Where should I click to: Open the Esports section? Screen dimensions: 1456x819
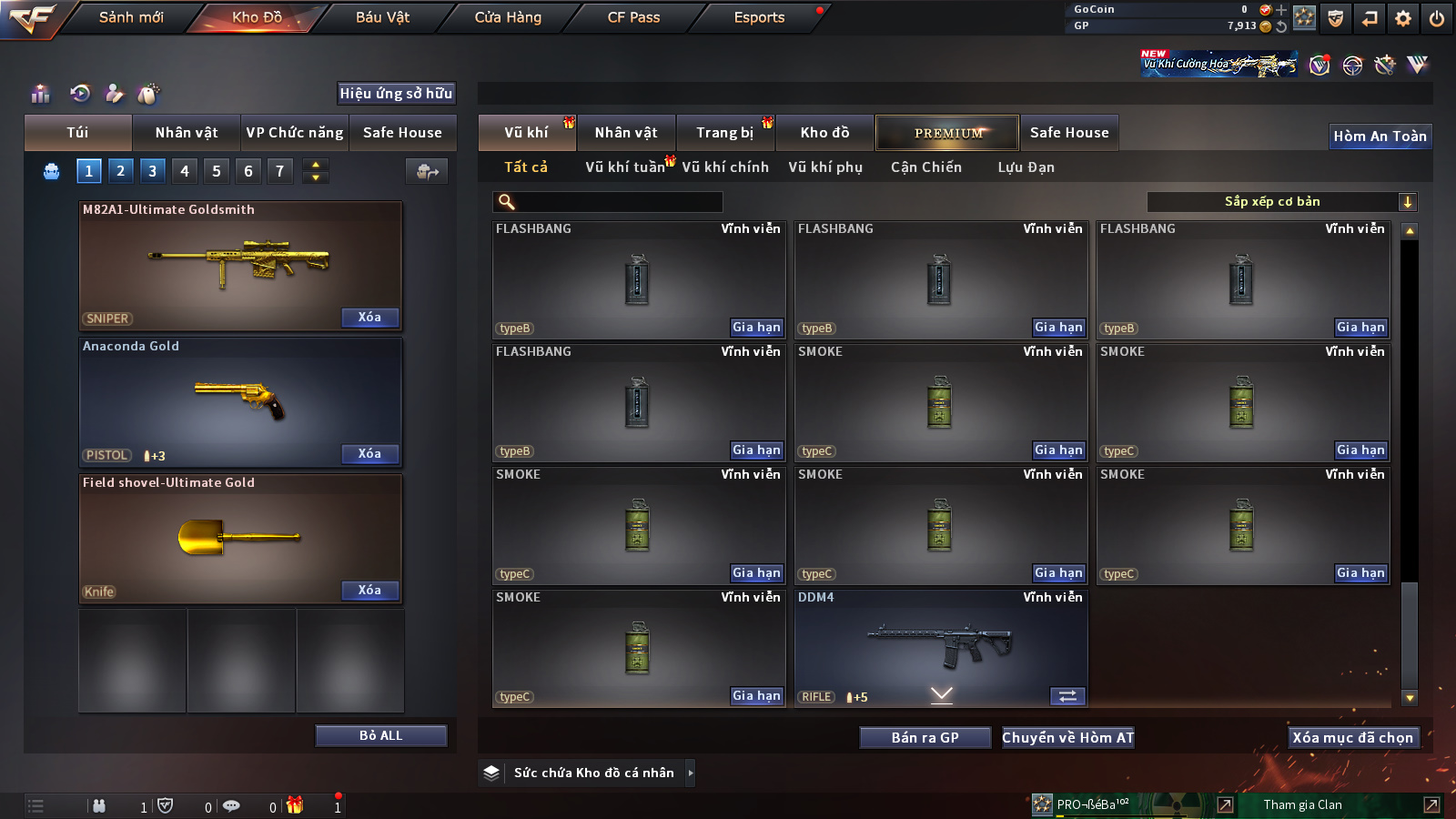click(759, 17)
